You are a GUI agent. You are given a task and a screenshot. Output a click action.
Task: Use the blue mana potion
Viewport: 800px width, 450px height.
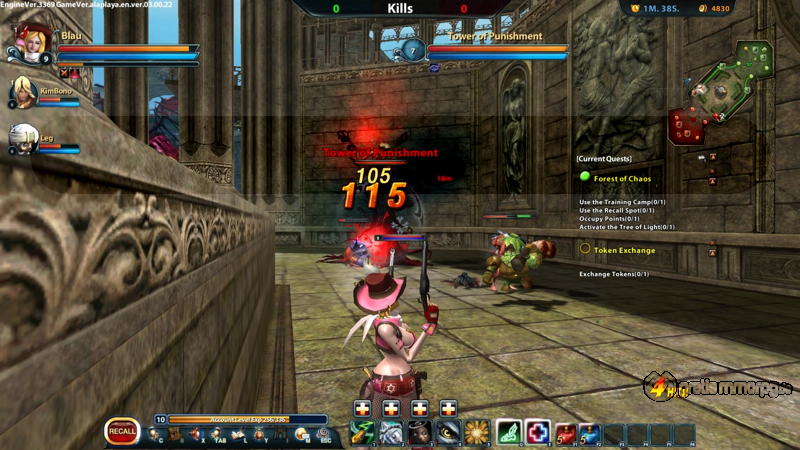click(590, 432)
